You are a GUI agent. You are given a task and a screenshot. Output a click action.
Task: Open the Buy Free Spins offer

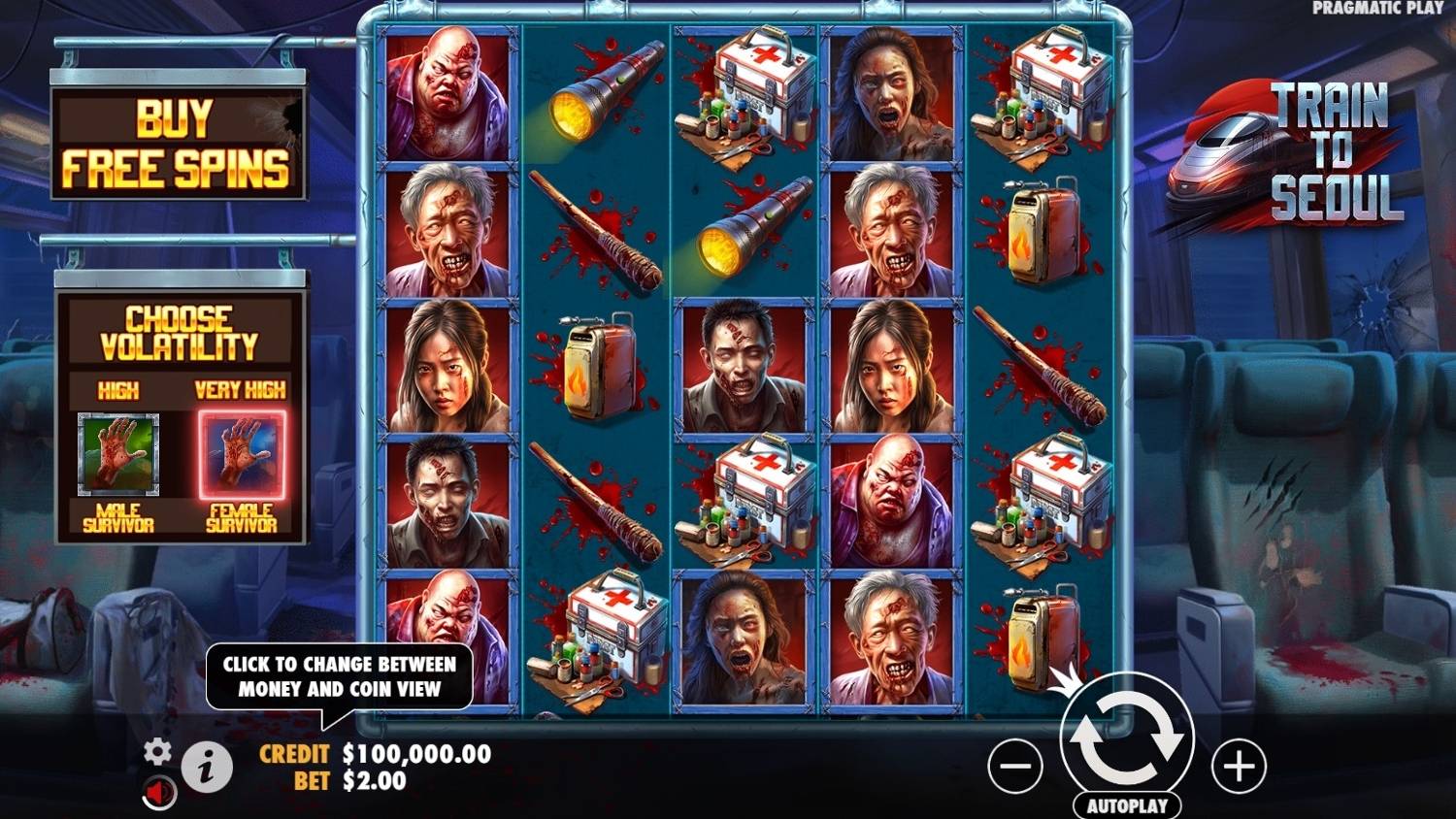178,145
